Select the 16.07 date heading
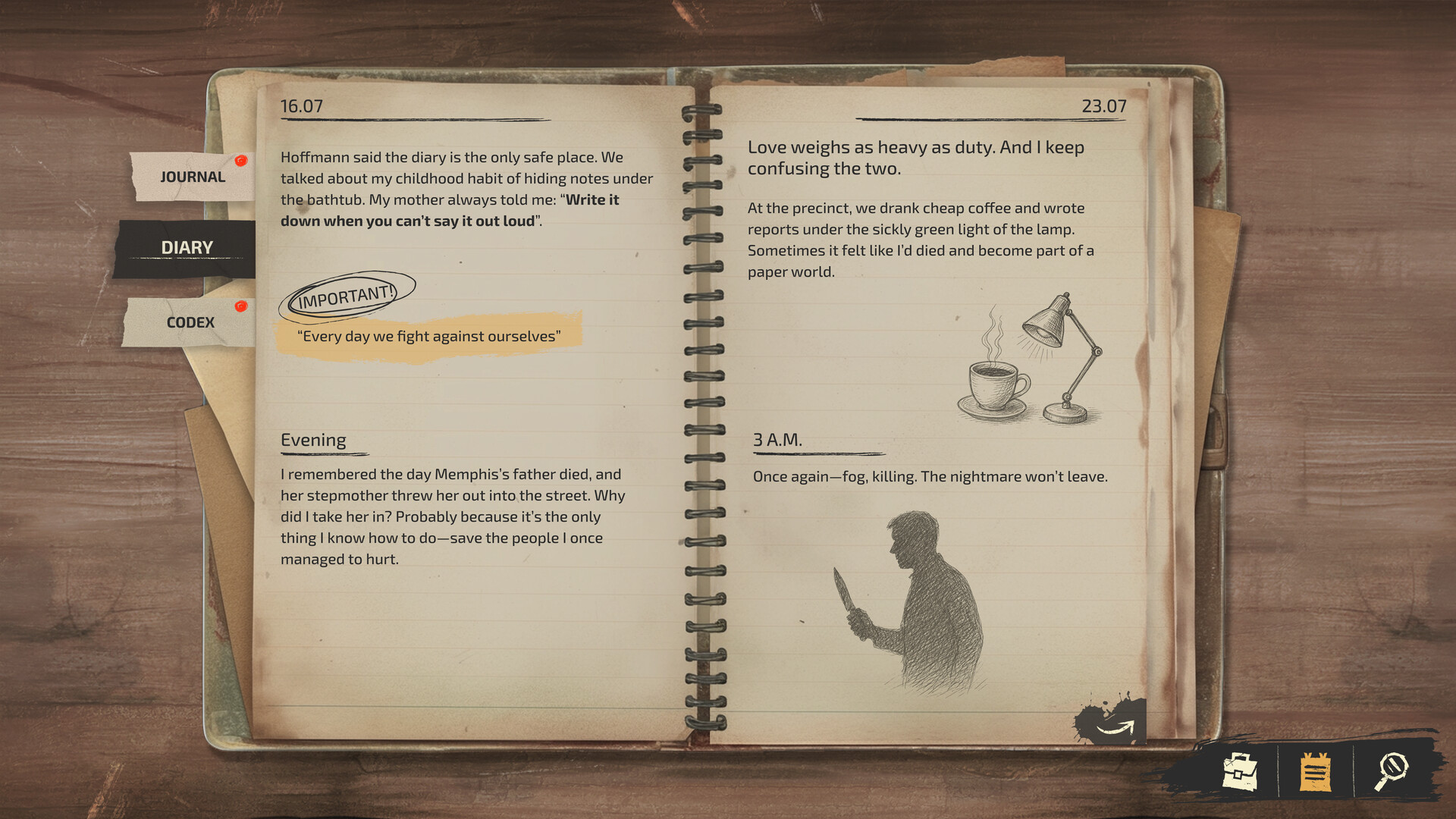This screenshot has height=819, width=1456. pyautogui.click(x=300, y=106)
